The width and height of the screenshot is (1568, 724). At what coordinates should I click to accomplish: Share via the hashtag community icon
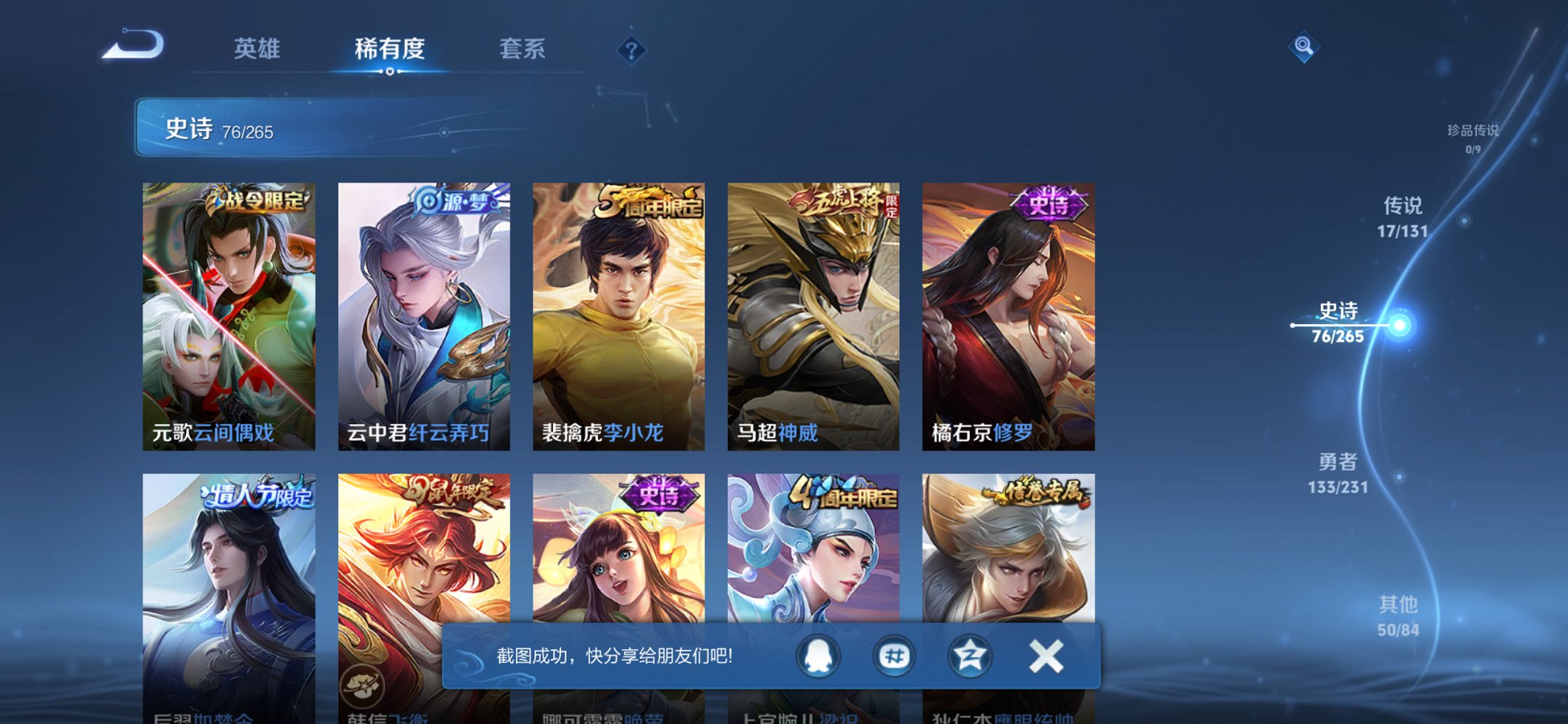point(893,655)
